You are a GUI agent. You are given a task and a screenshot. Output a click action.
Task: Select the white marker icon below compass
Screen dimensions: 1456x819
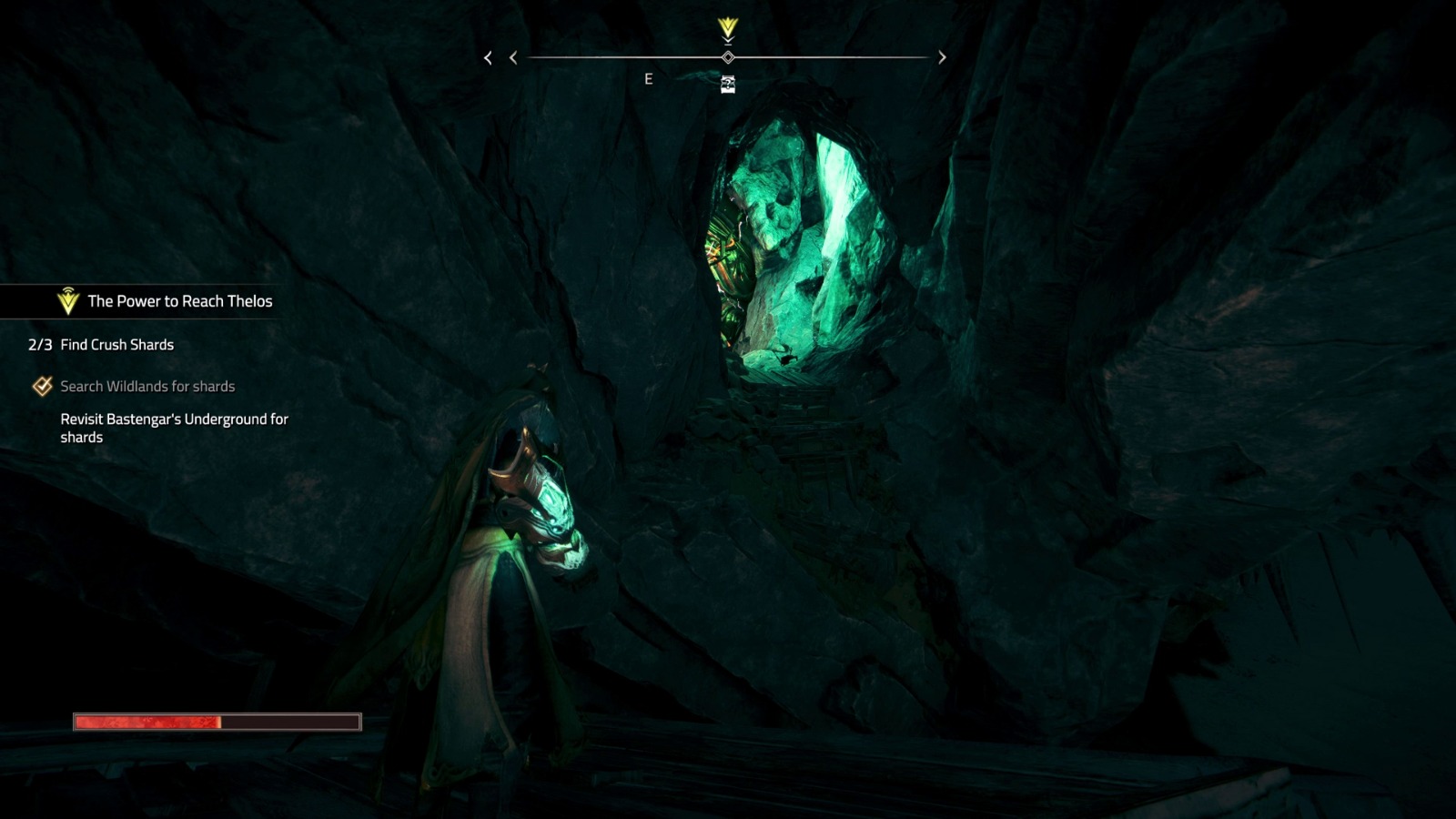click(728, 85)
